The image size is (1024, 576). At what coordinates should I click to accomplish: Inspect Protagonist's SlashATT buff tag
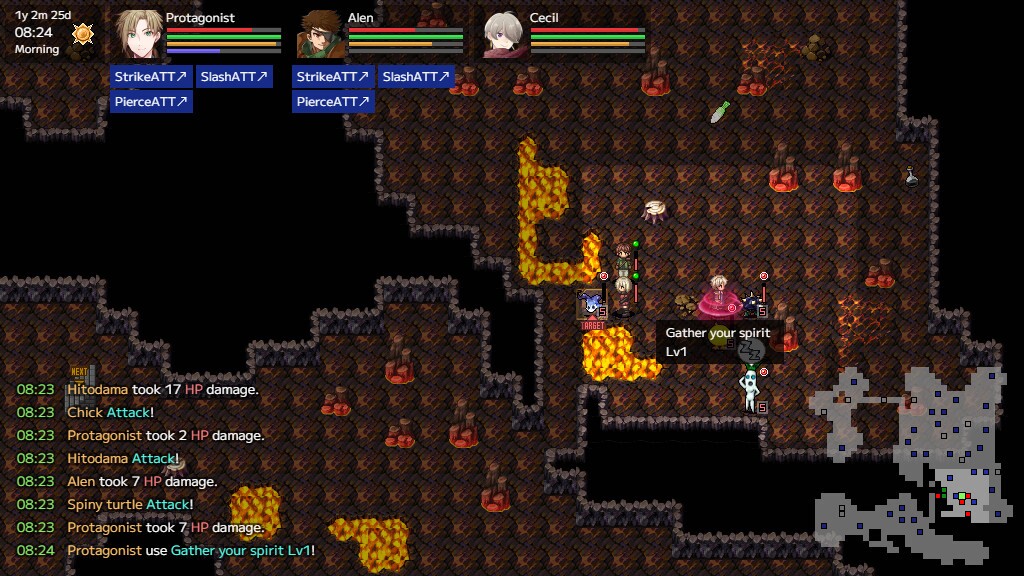(234, 77)
